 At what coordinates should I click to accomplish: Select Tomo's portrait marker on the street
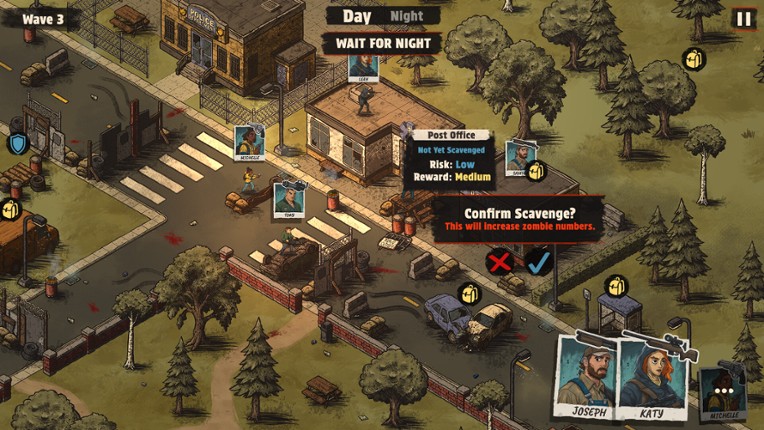point(288,197)
